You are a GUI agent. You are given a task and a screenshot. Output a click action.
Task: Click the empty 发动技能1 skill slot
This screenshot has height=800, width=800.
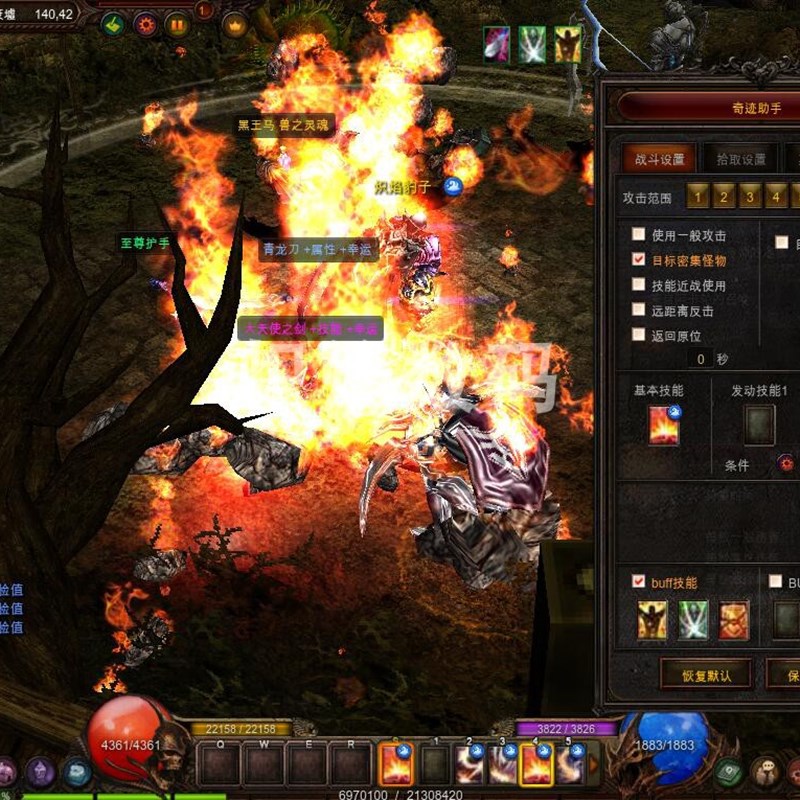758,425
